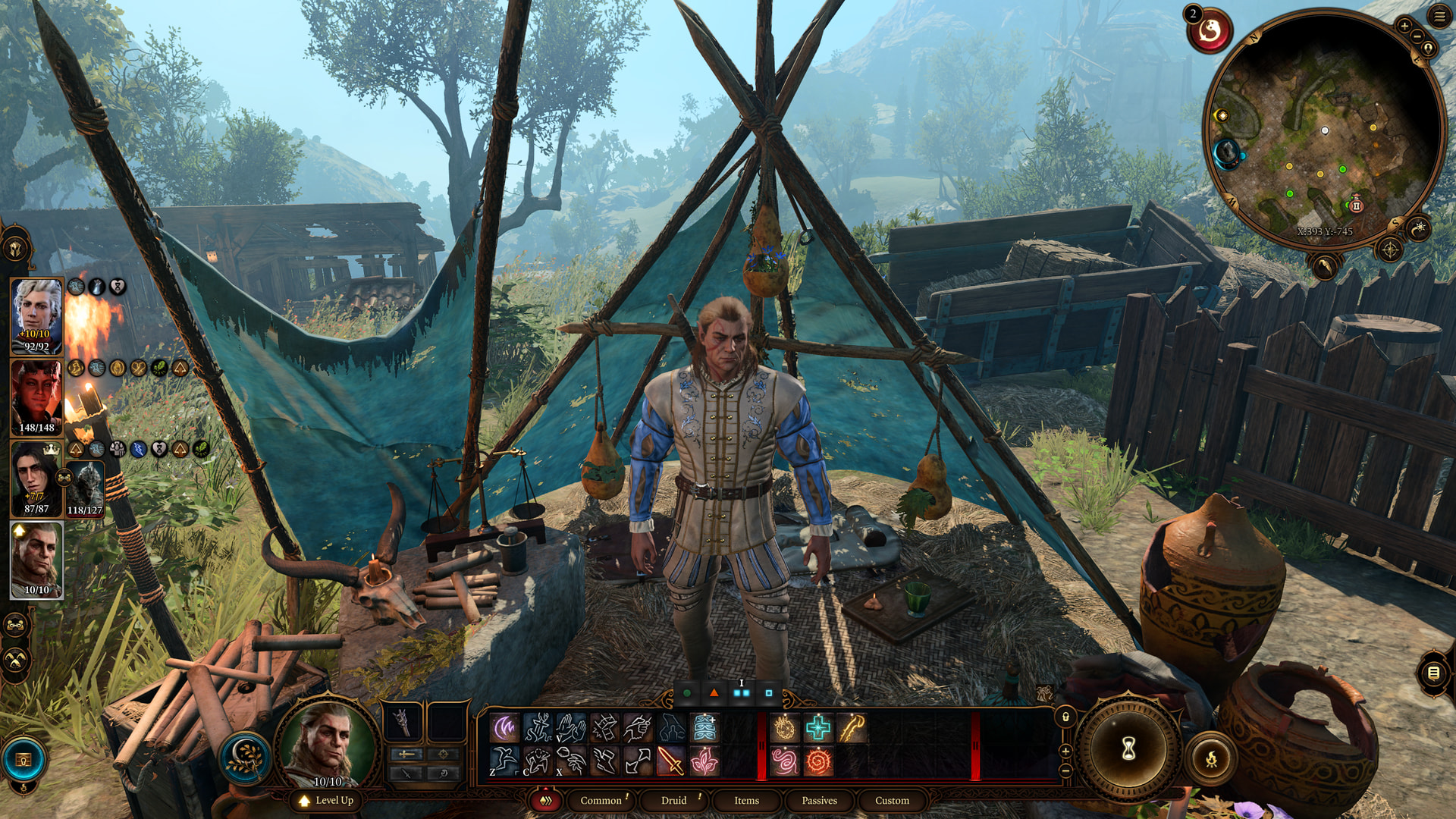Toggle the hotbar padlock lock button
1456x819 pixels.
(1065, 717)
